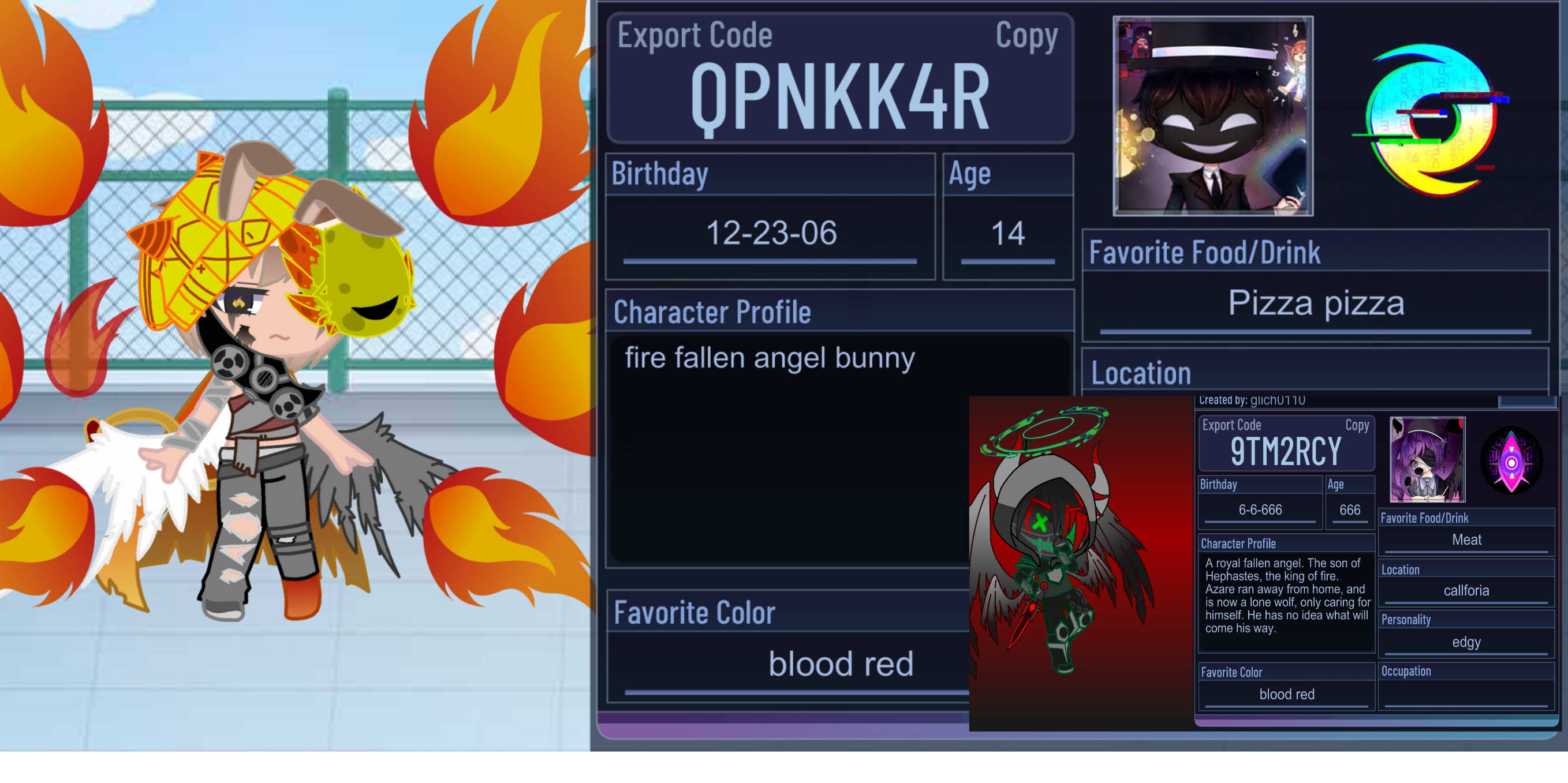
Task: Copy the QPNKK4R export code
Action: (1026, 36)
